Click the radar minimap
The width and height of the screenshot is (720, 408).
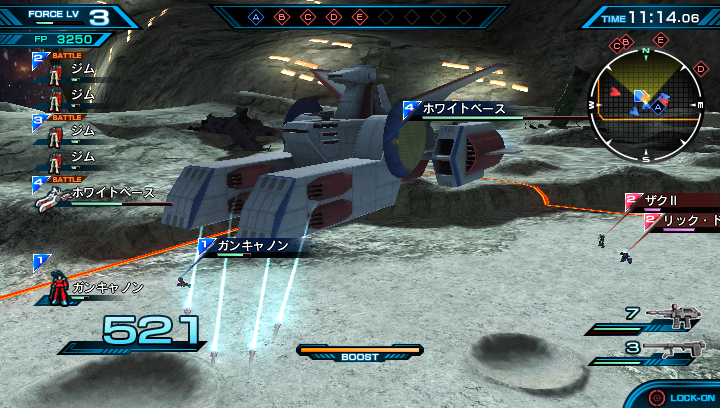point(645,101)
